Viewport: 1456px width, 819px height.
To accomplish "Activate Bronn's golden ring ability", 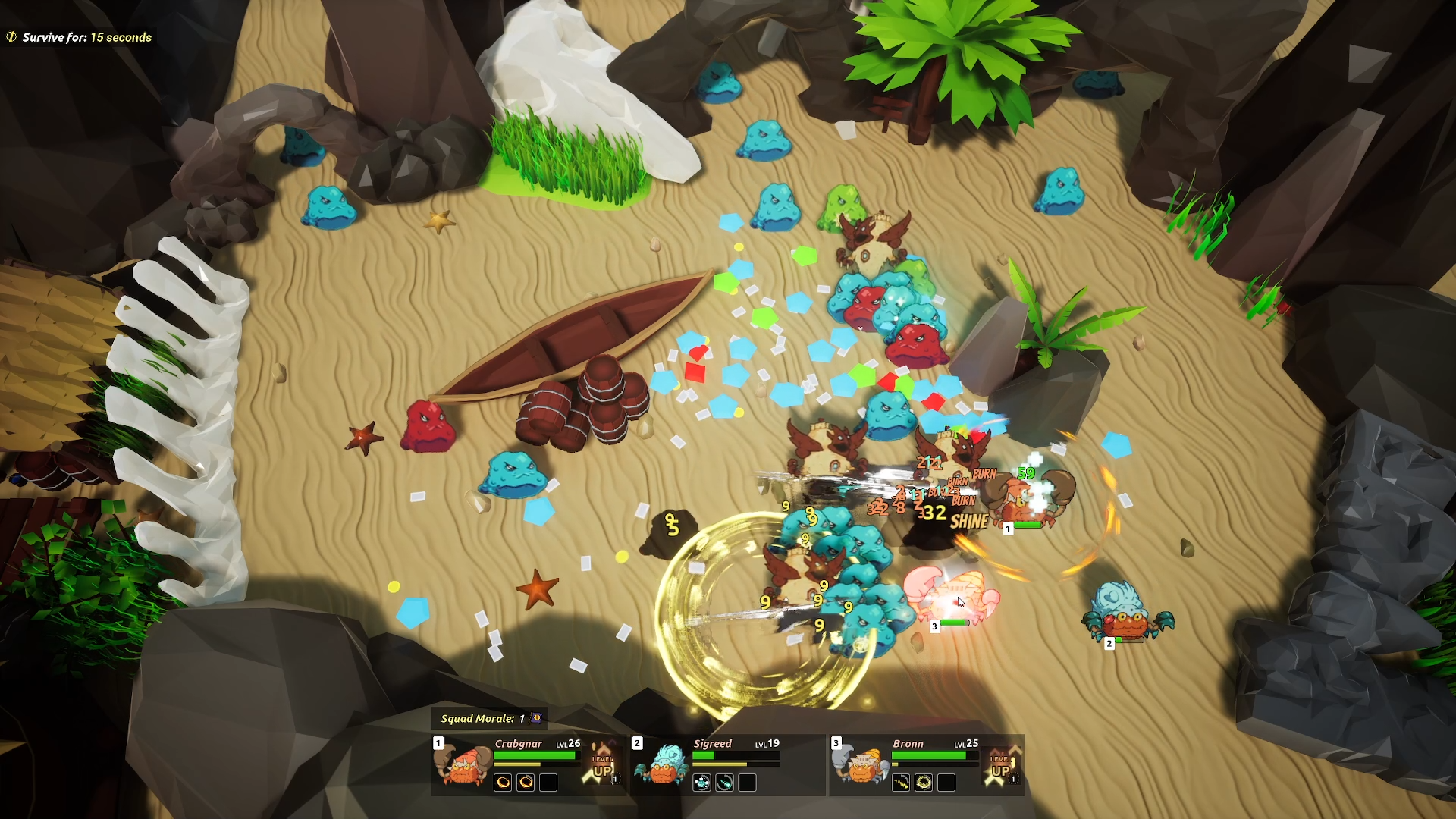I will pos(924,783).
